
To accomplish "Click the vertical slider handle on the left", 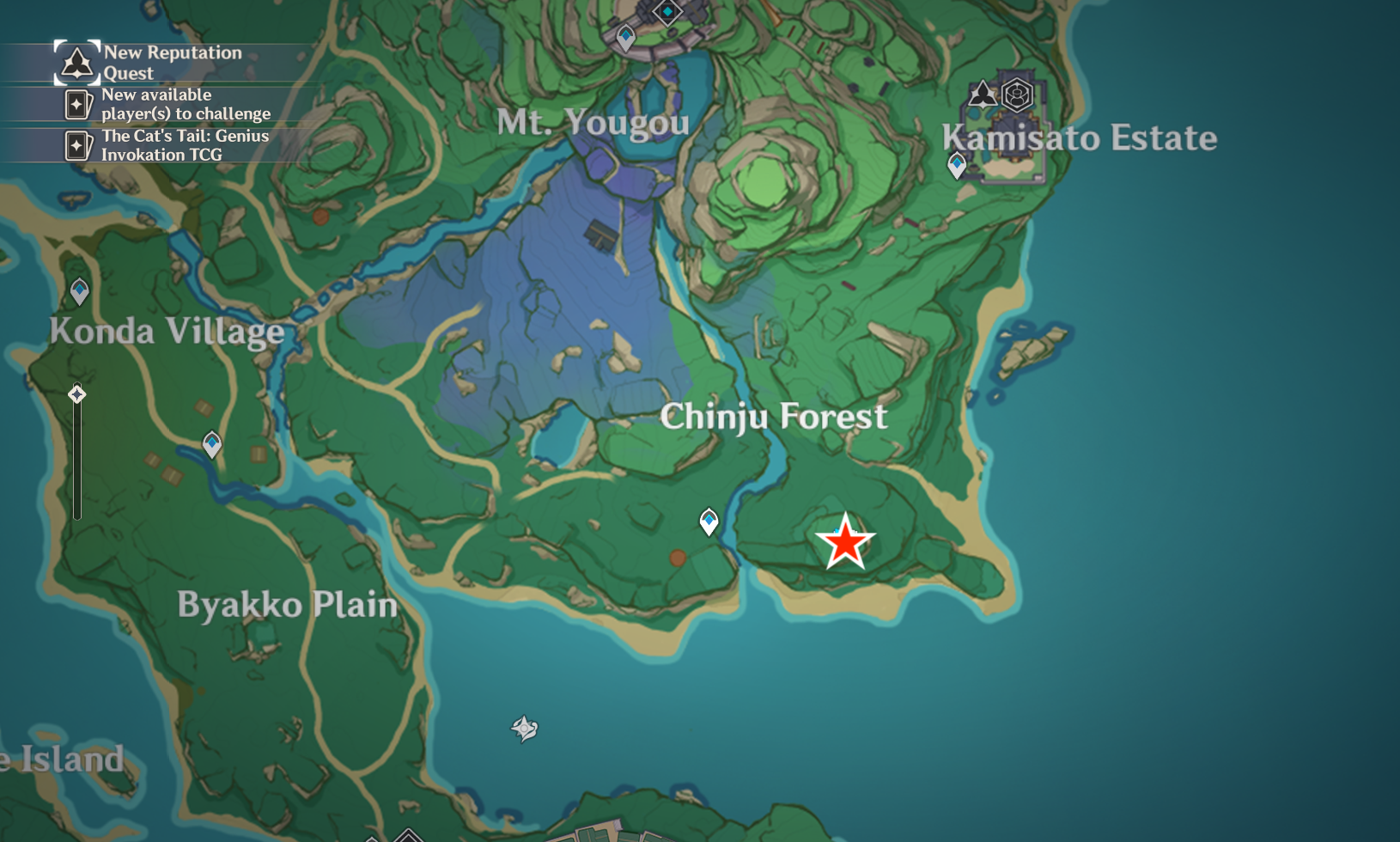I will coord(76,394).
